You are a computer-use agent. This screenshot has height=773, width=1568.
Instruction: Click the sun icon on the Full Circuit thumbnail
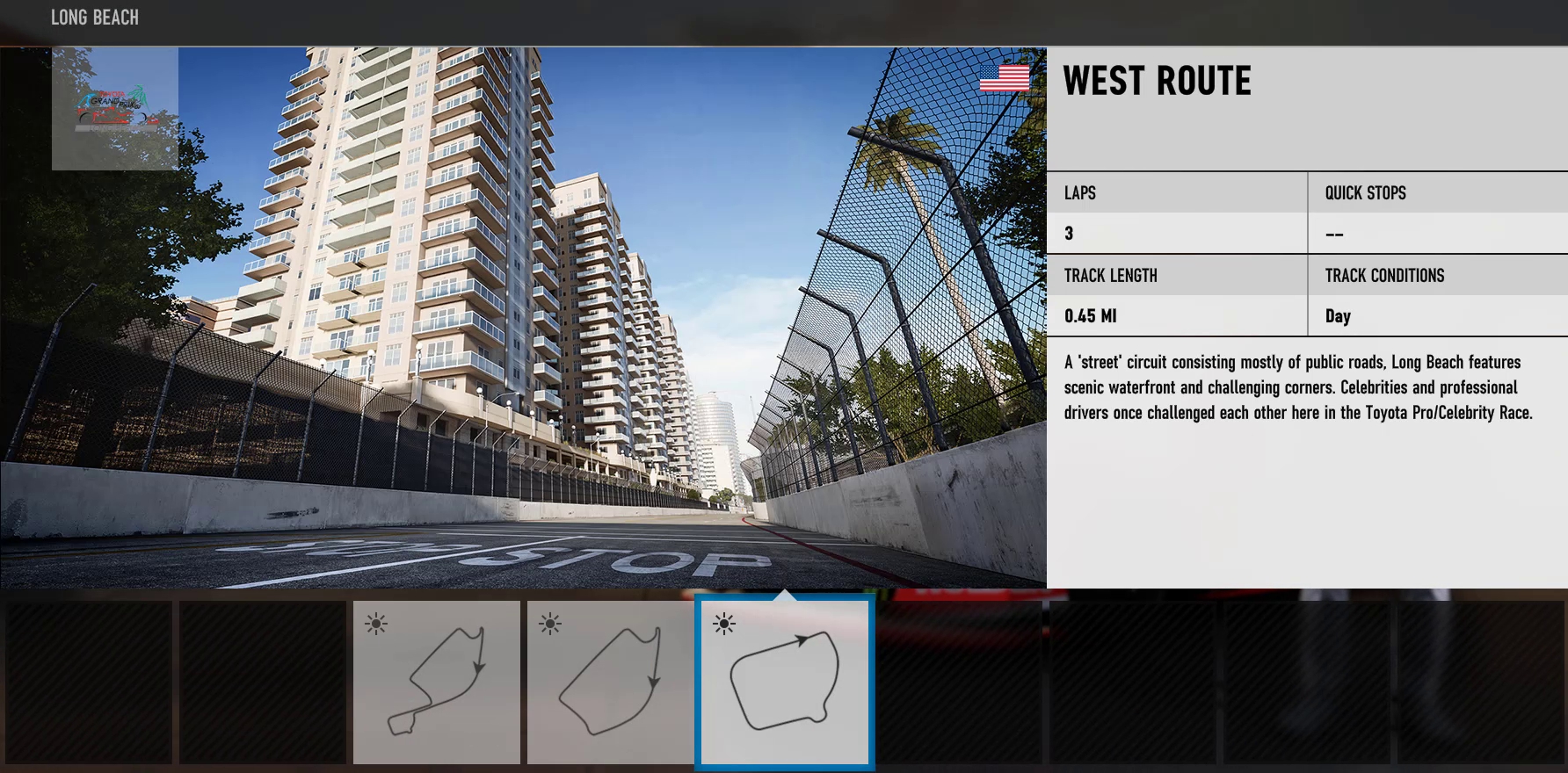click(x=377, y=623)
